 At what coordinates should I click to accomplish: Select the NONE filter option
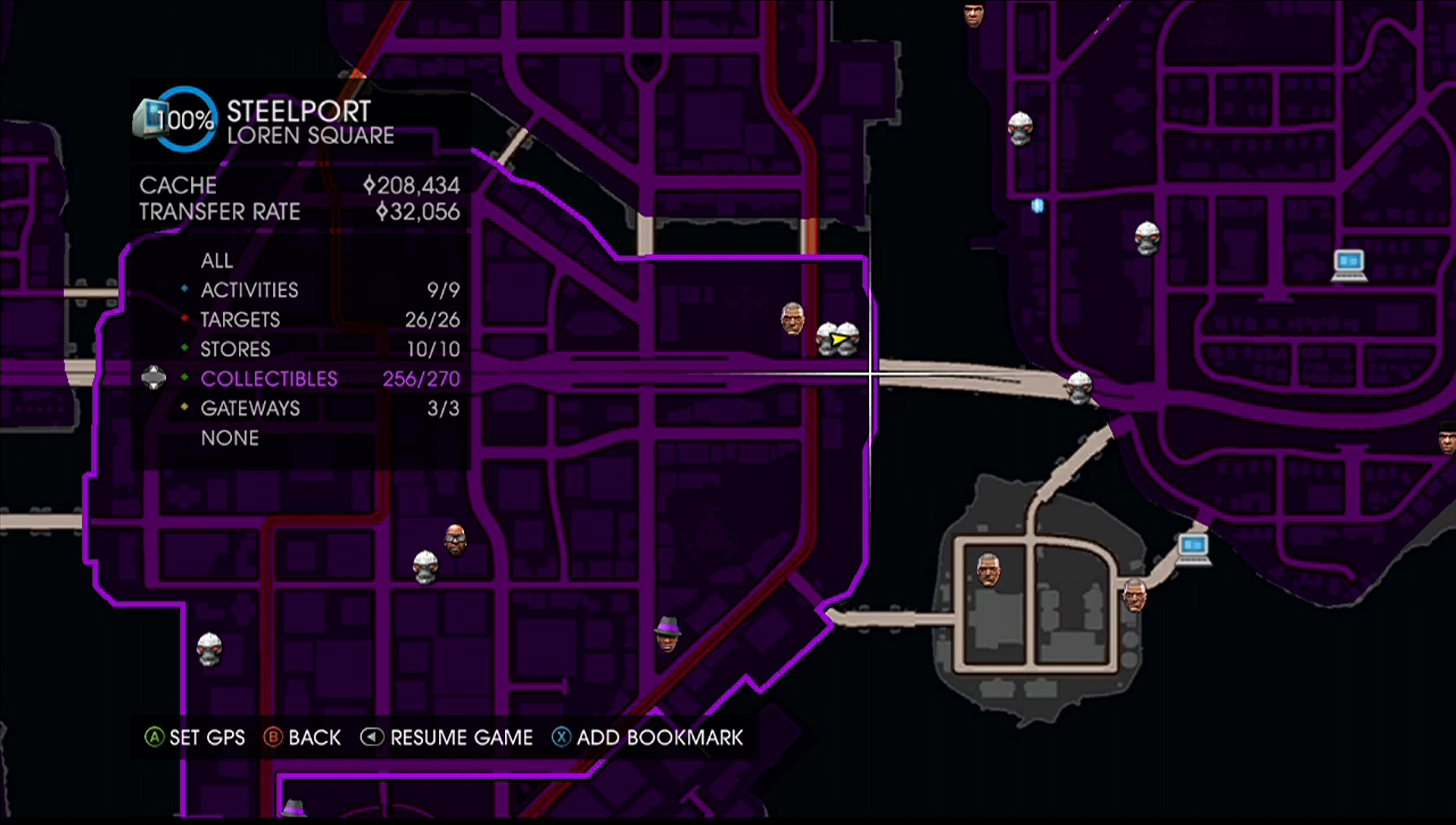(x=230, y=438)
